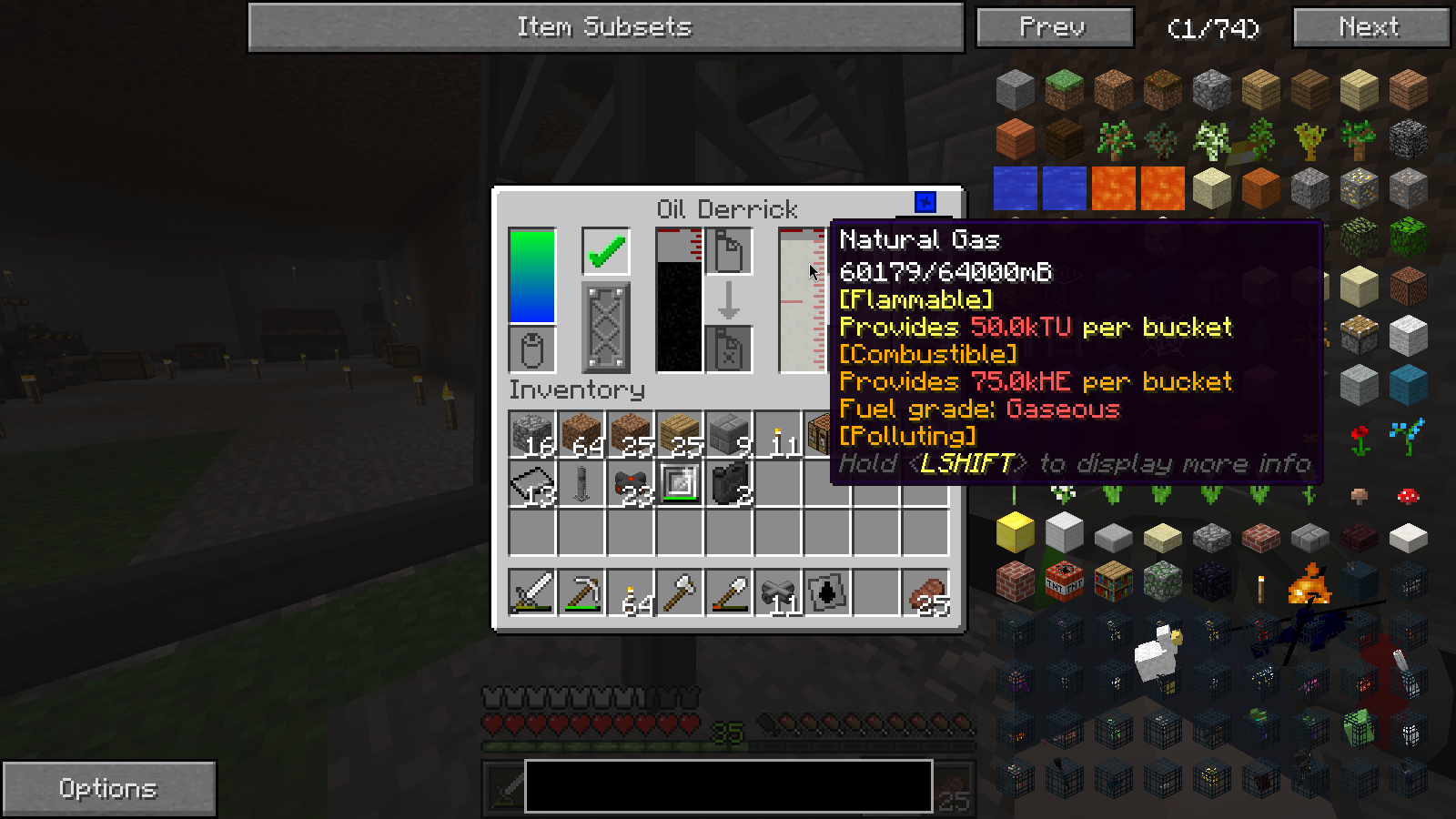Screen dimensions: 1456x819
Task: Take the black canister stack
Action: (729, 483)
